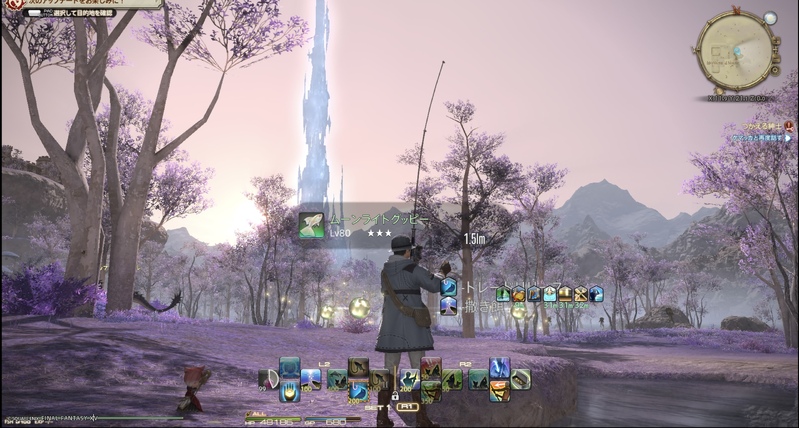Activate the glowing hand ability
This screenshot has height=428, width=799.
click(289, 390)
